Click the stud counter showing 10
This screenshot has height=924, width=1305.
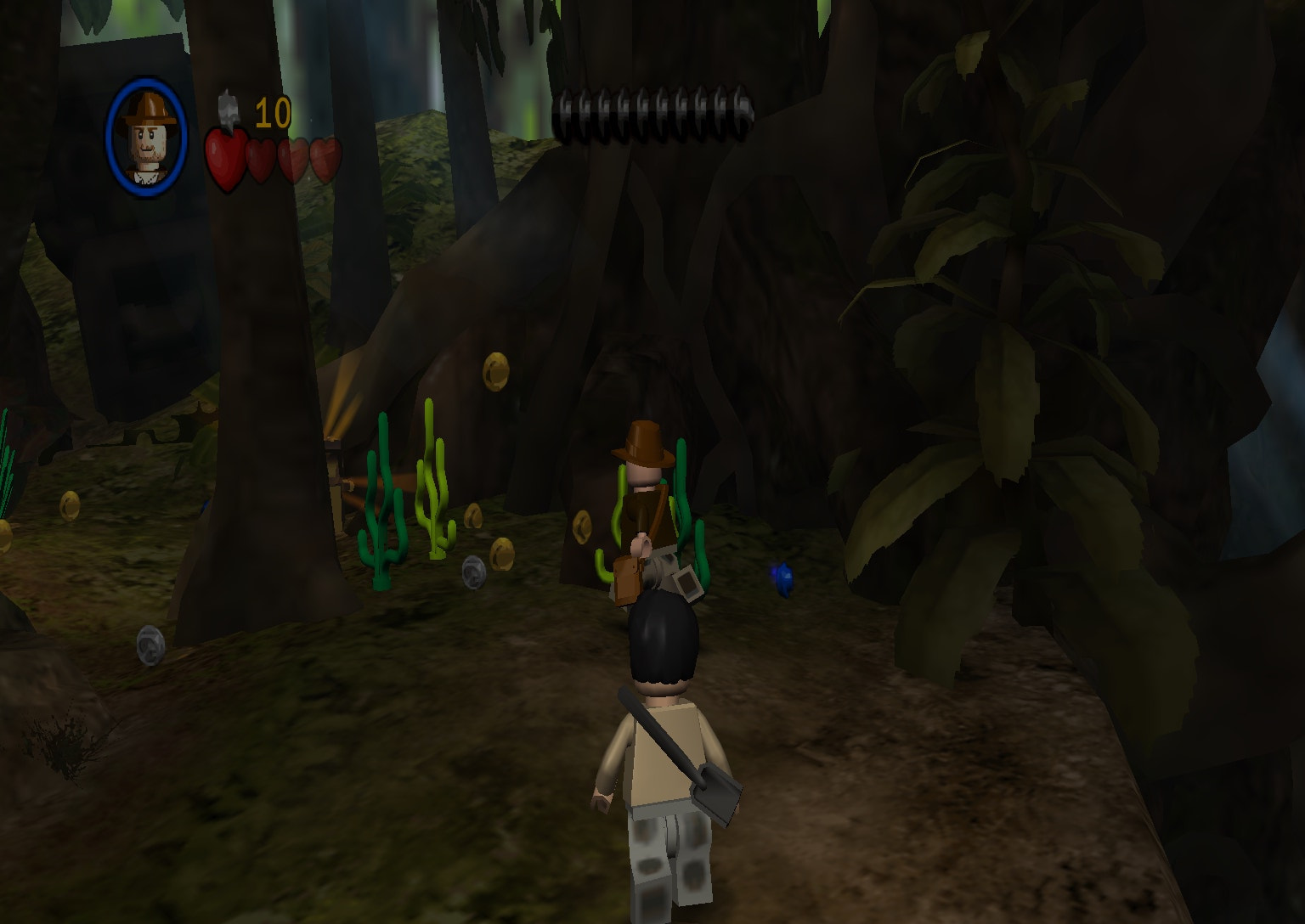coord(272,110)
